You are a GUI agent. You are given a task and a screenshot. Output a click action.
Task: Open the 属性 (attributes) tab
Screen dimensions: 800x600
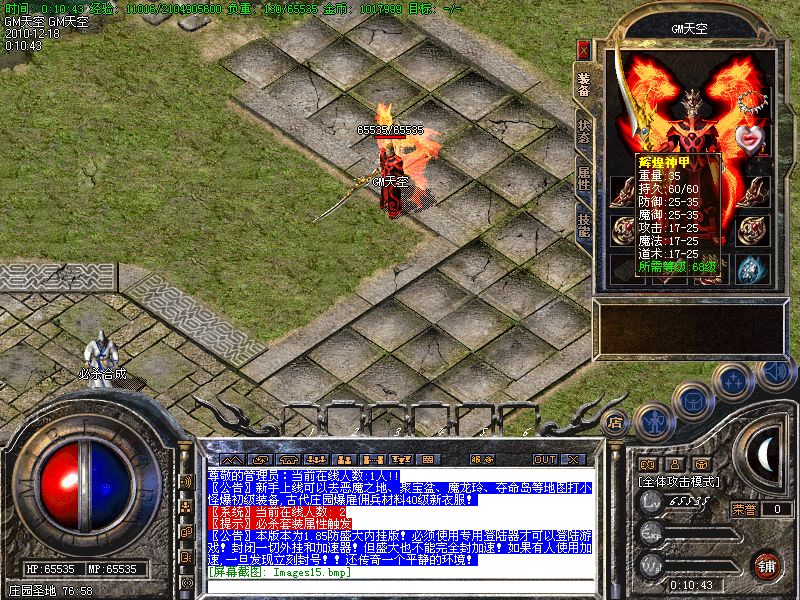(584, 180)
